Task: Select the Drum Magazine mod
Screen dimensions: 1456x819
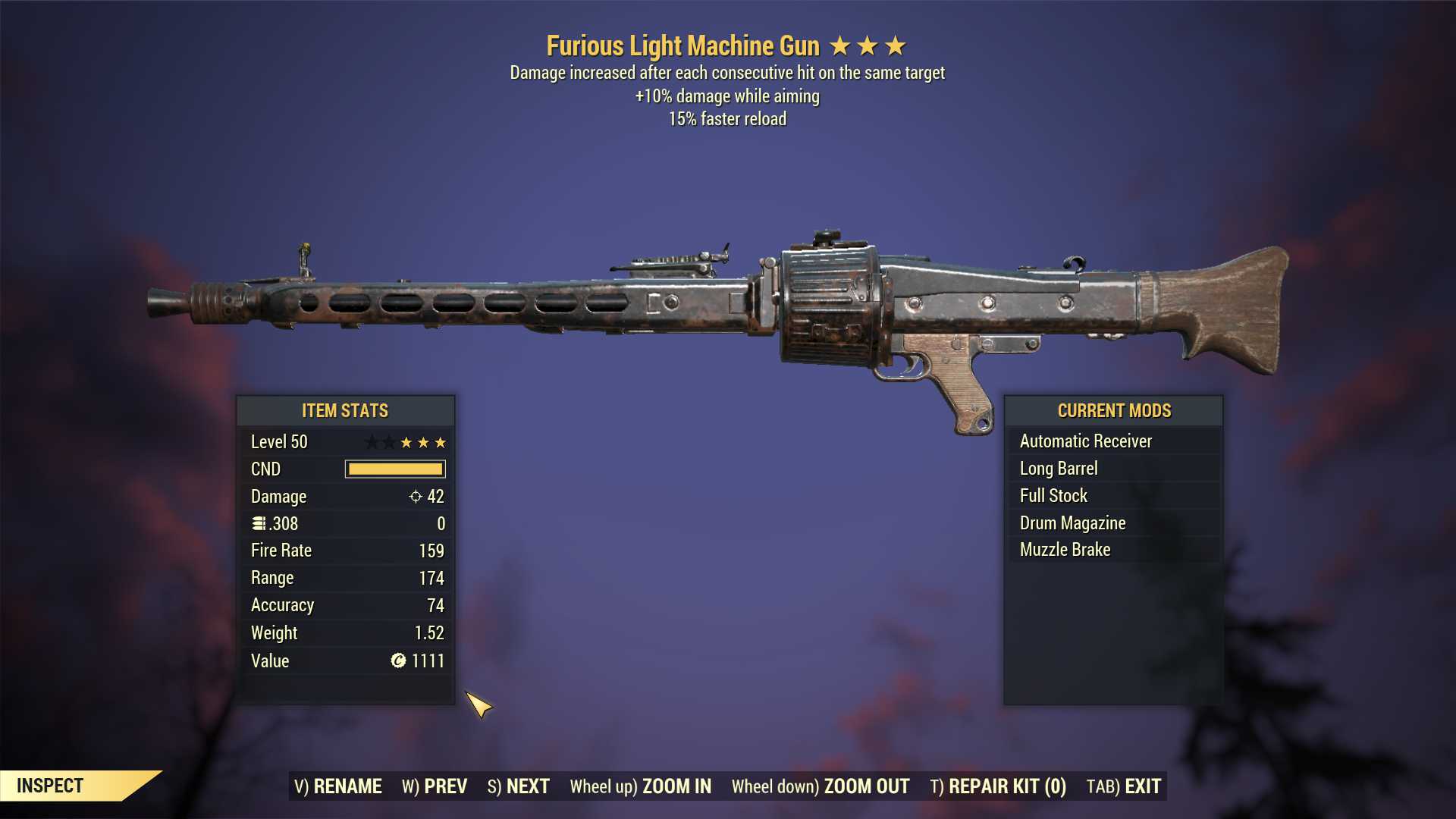Action: tap(1072, 522)
